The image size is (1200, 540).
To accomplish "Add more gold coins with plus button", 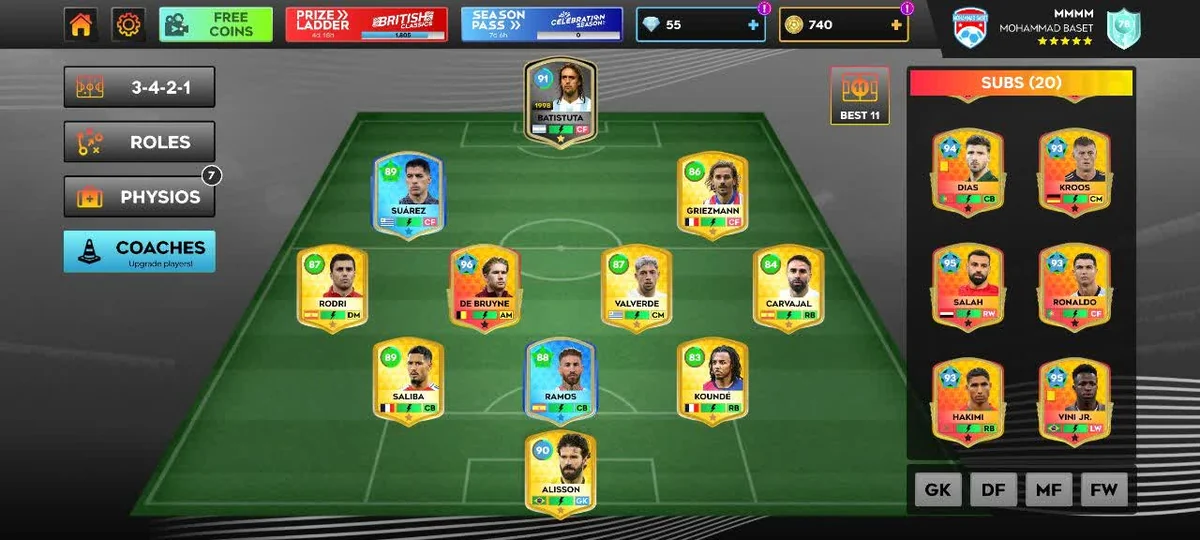I will point(896,25).
